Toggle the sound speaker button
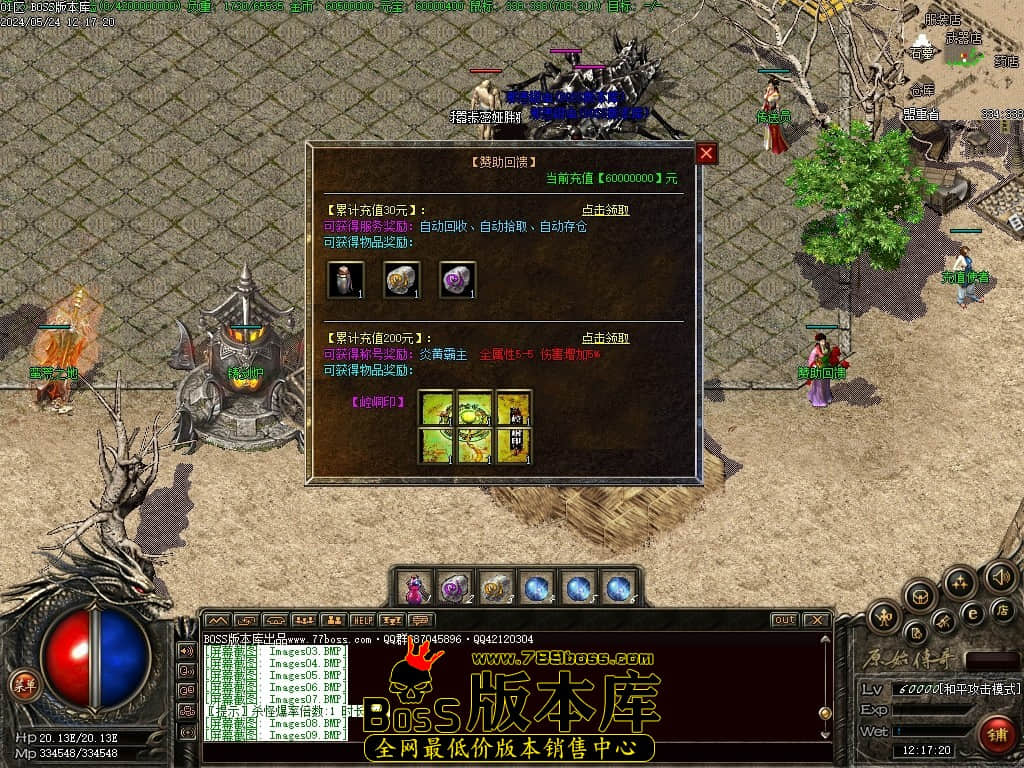Image resolution: width=1024 pixels, height=768 pixels. [x=1000, y=576]
